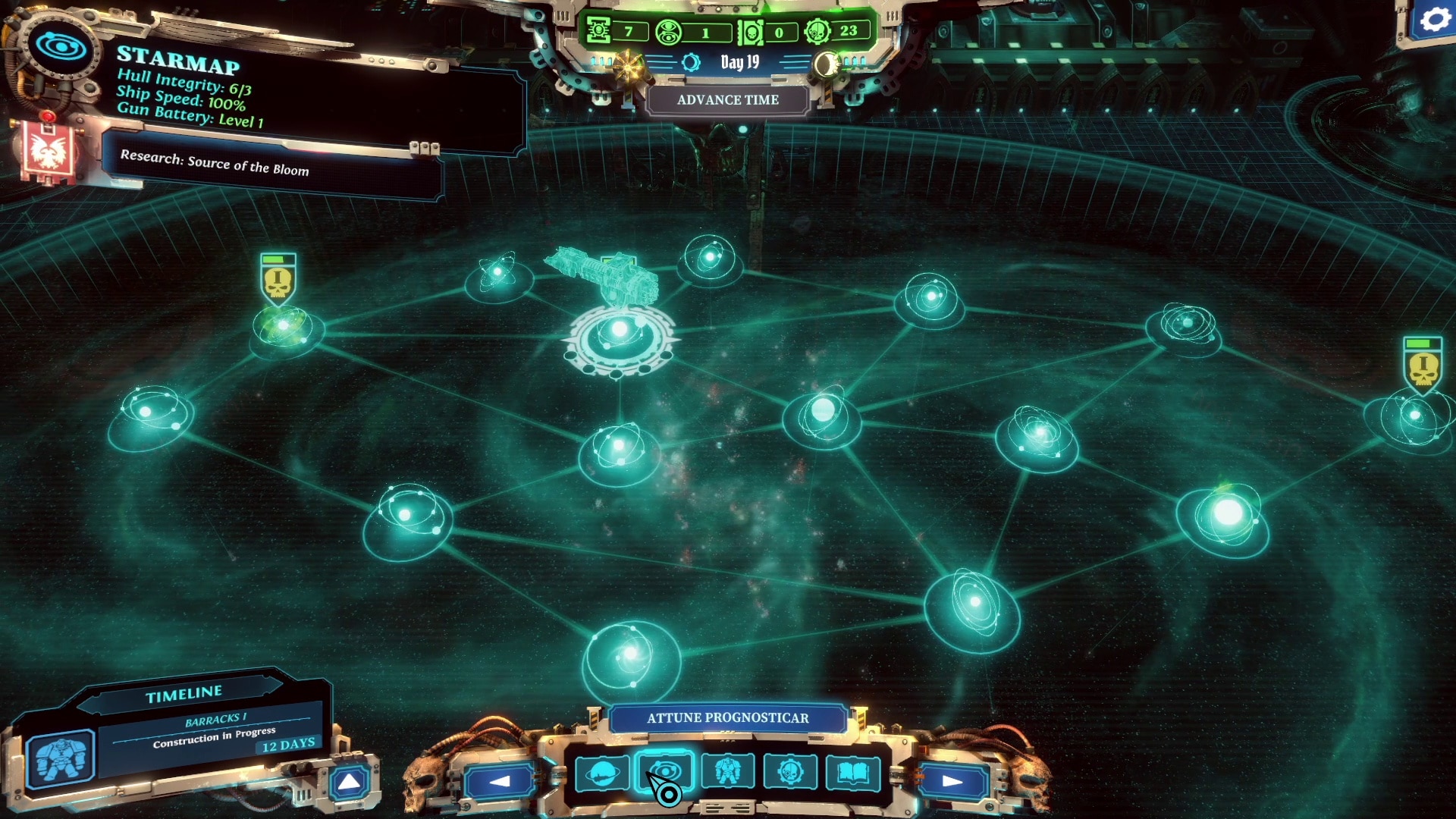Select the starmap orbit tab
Image resolution: width=1456 pixels, height=819 pixels.
tap(664, 772)
